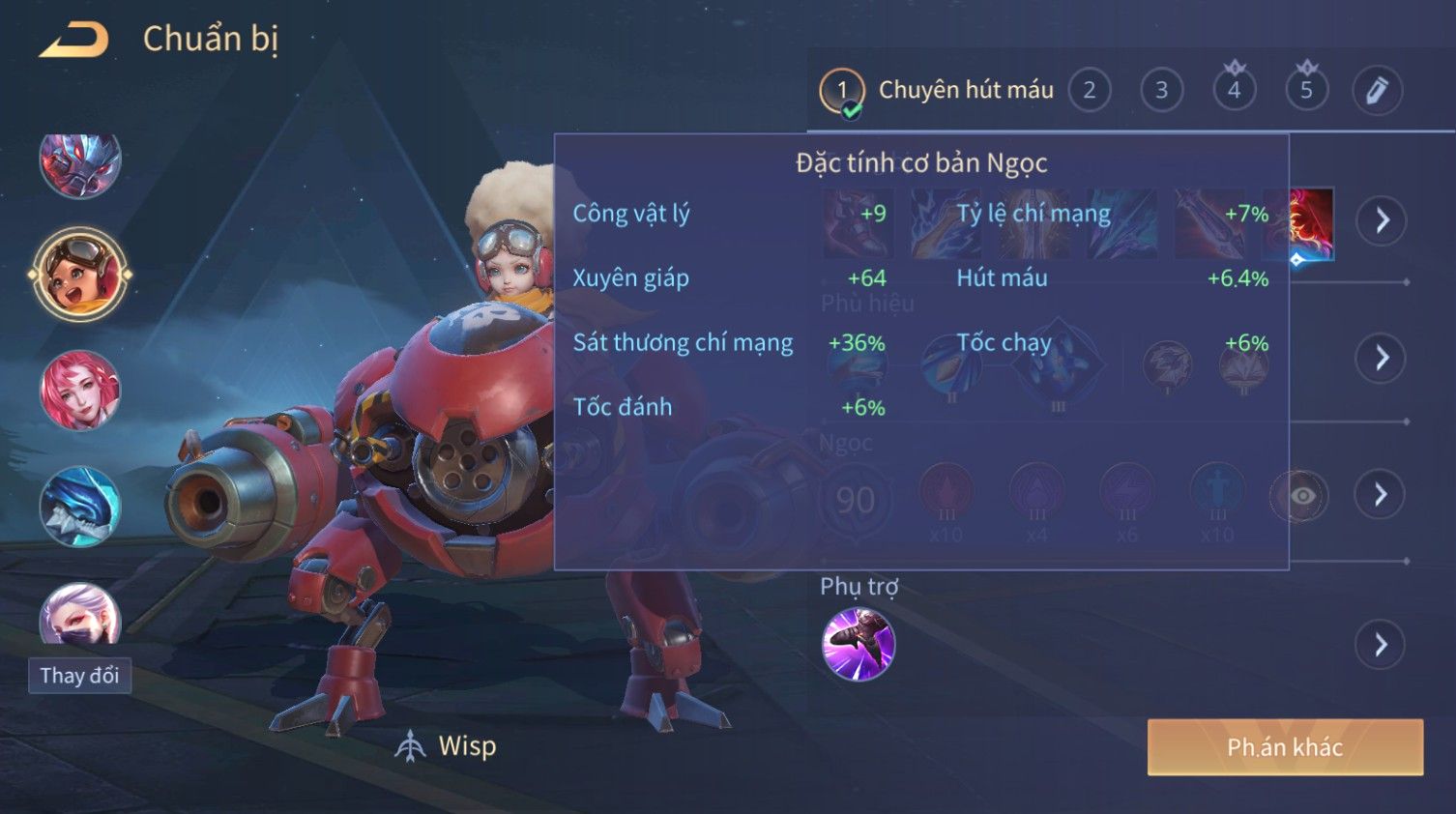Click the Ph.án khác button
1456x814 pixels.
[1285, 747]
